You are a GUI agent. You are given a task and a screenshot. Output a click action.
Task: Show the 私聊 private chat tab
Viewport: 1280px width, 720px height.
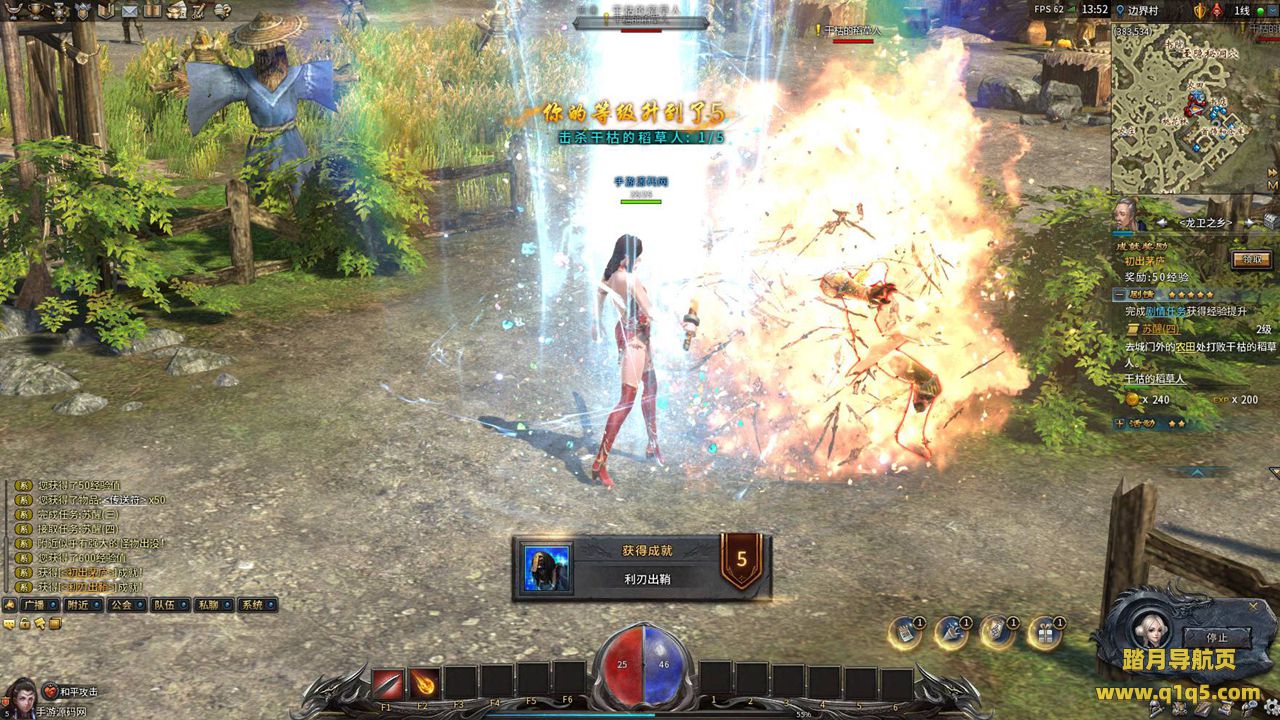208,605
